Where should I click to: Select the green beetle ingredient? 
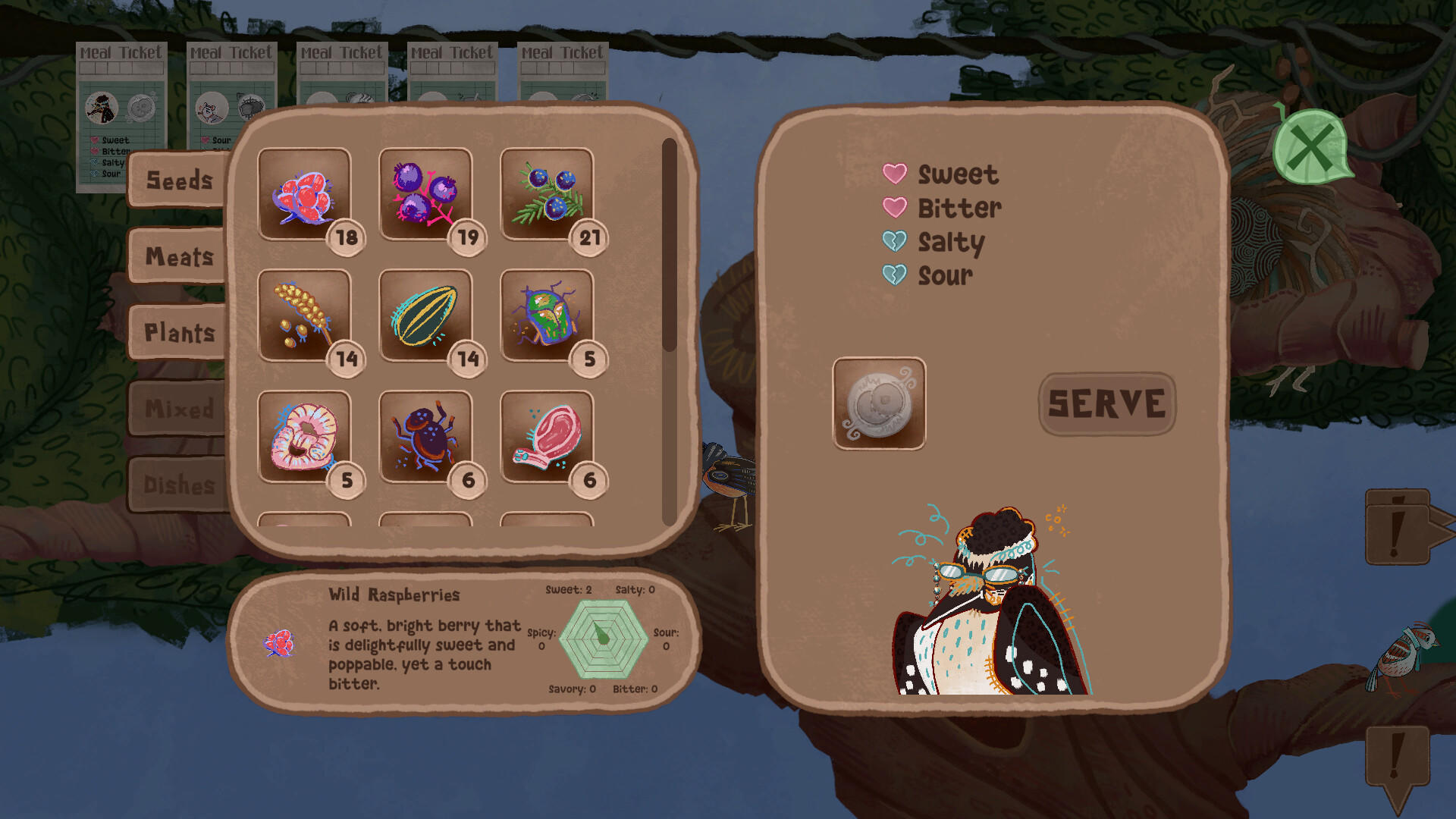point(547,315)
